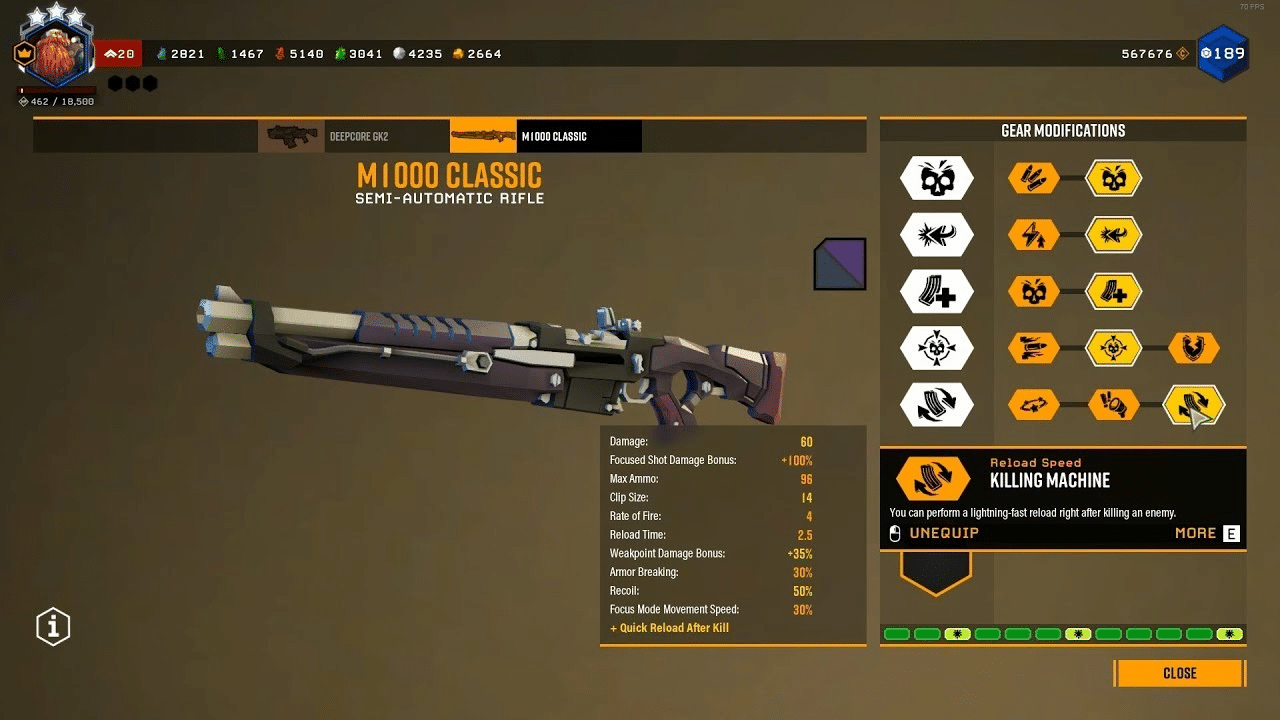The image size is (1280, 720).
Task: Select the lightning bolt upgrade mod
Action: tap(1033, 235)
